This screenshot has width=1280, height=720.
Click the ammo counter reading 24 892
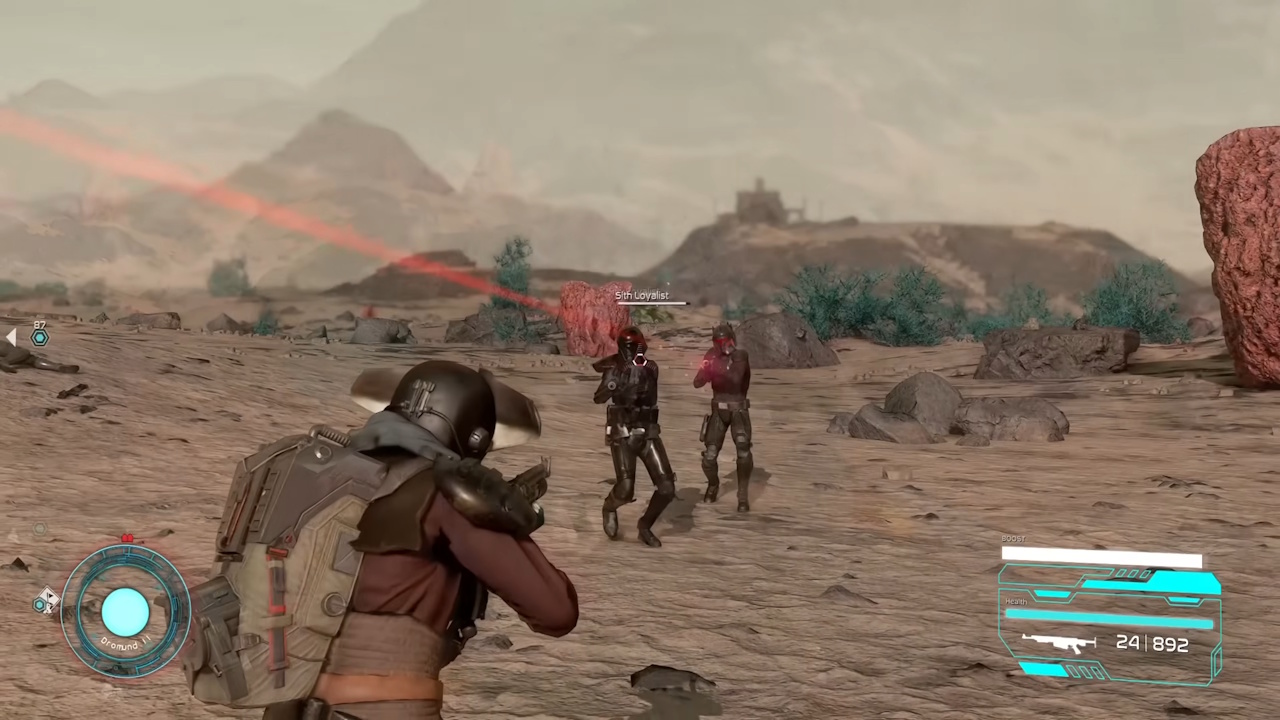point(1152,643)
